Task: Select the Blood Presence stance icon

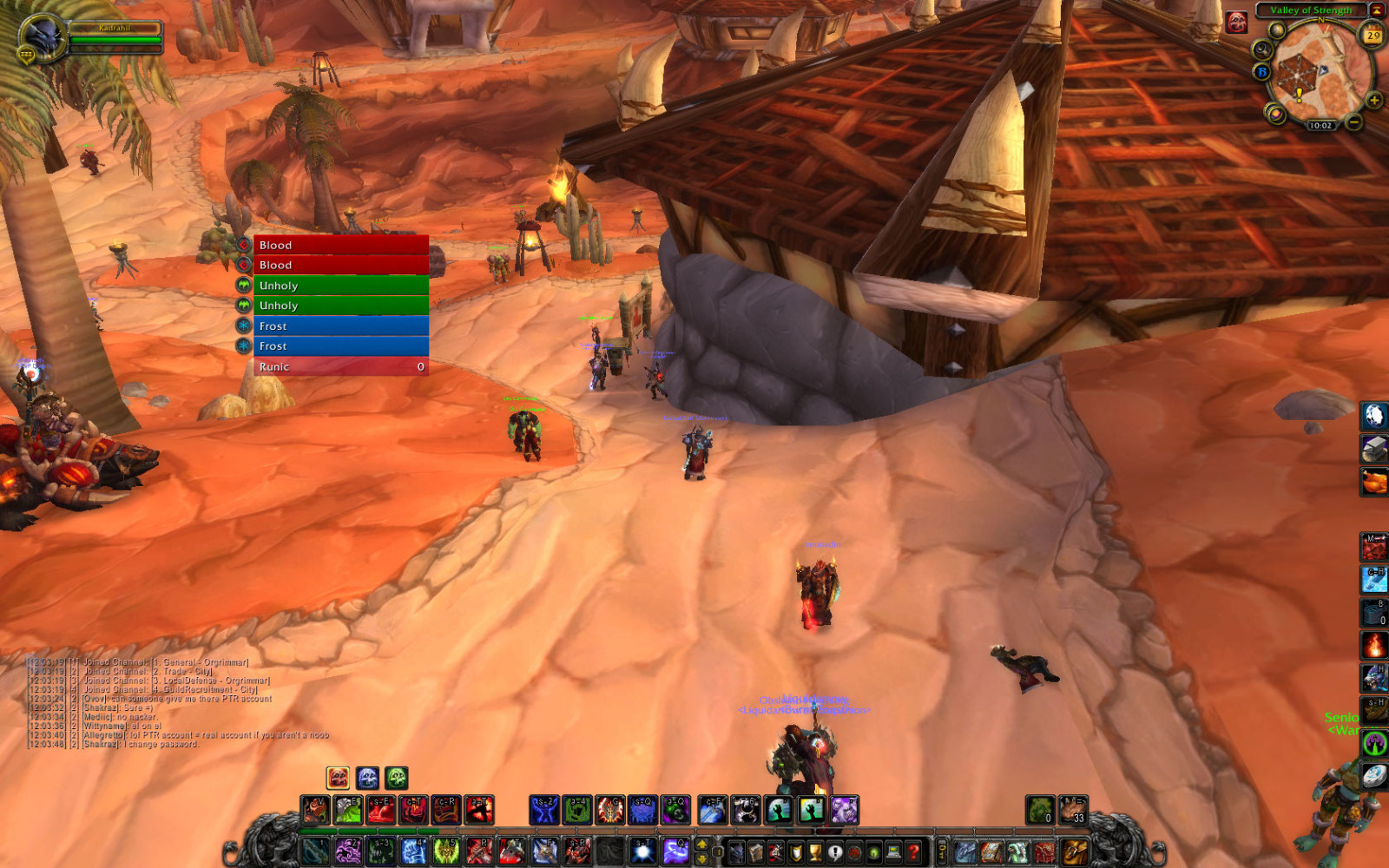Action: [338, 778]
